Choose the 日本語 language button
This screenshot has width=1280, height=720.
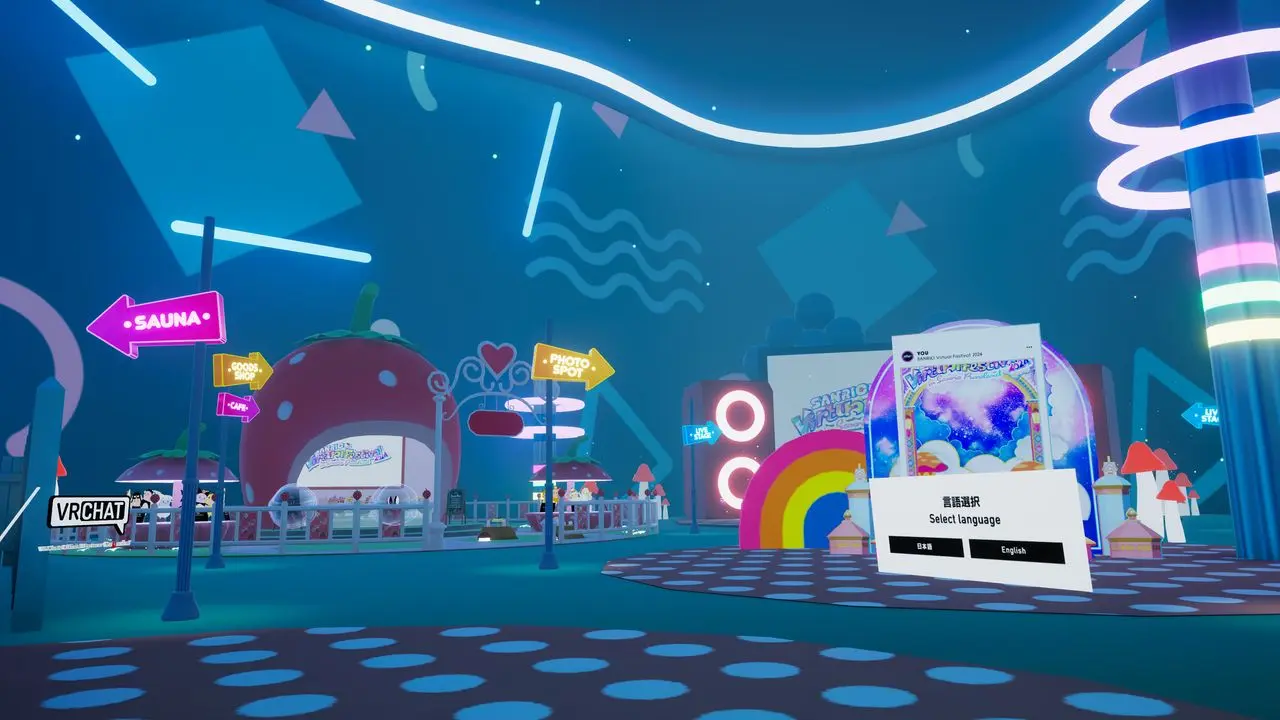pos(926,547)
